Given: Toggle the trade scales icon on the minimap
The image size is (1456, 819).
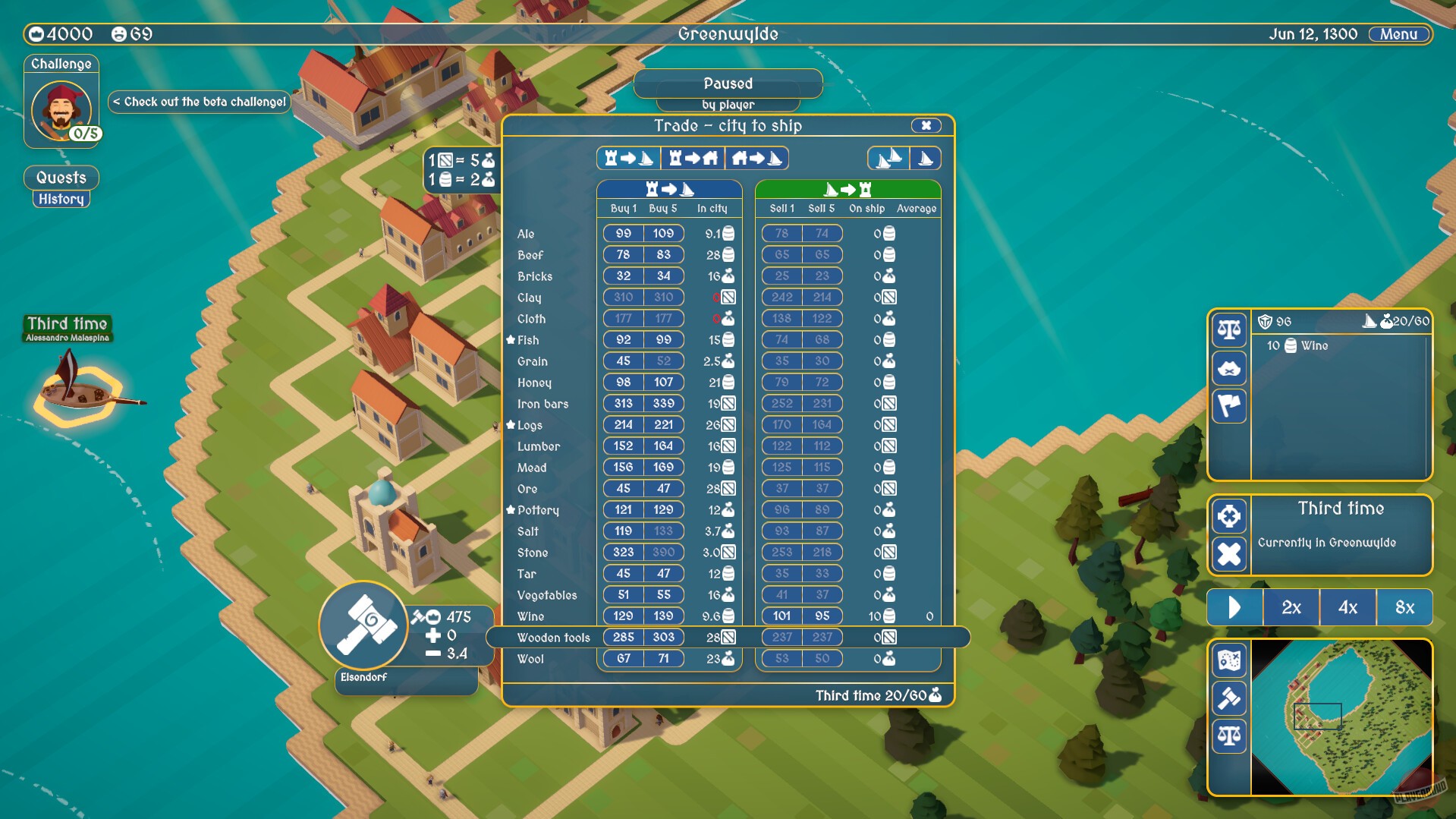Looking at the screenshot, I should [x=1230, y=736].
